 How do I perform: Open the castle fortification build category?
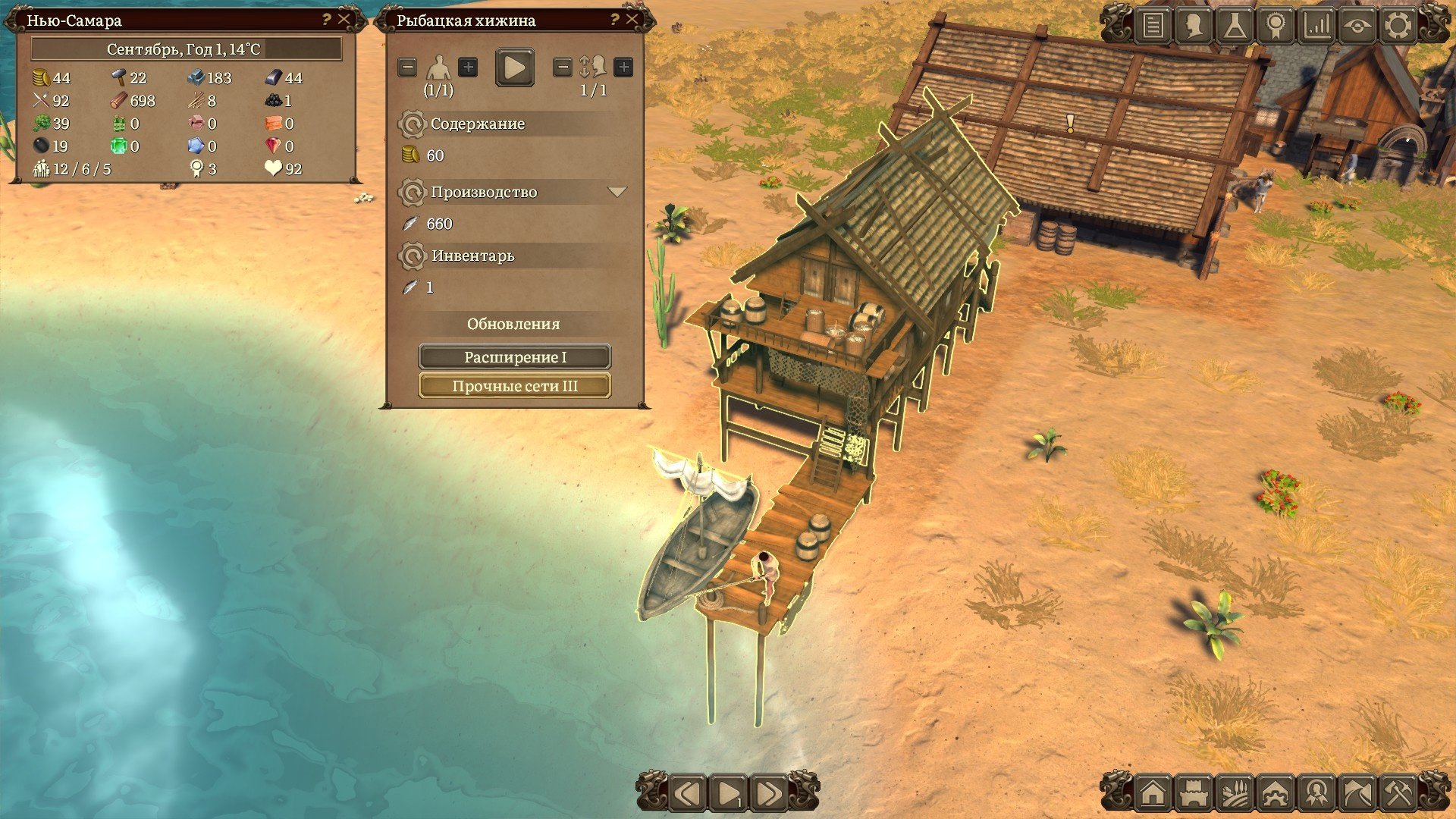1194,794
